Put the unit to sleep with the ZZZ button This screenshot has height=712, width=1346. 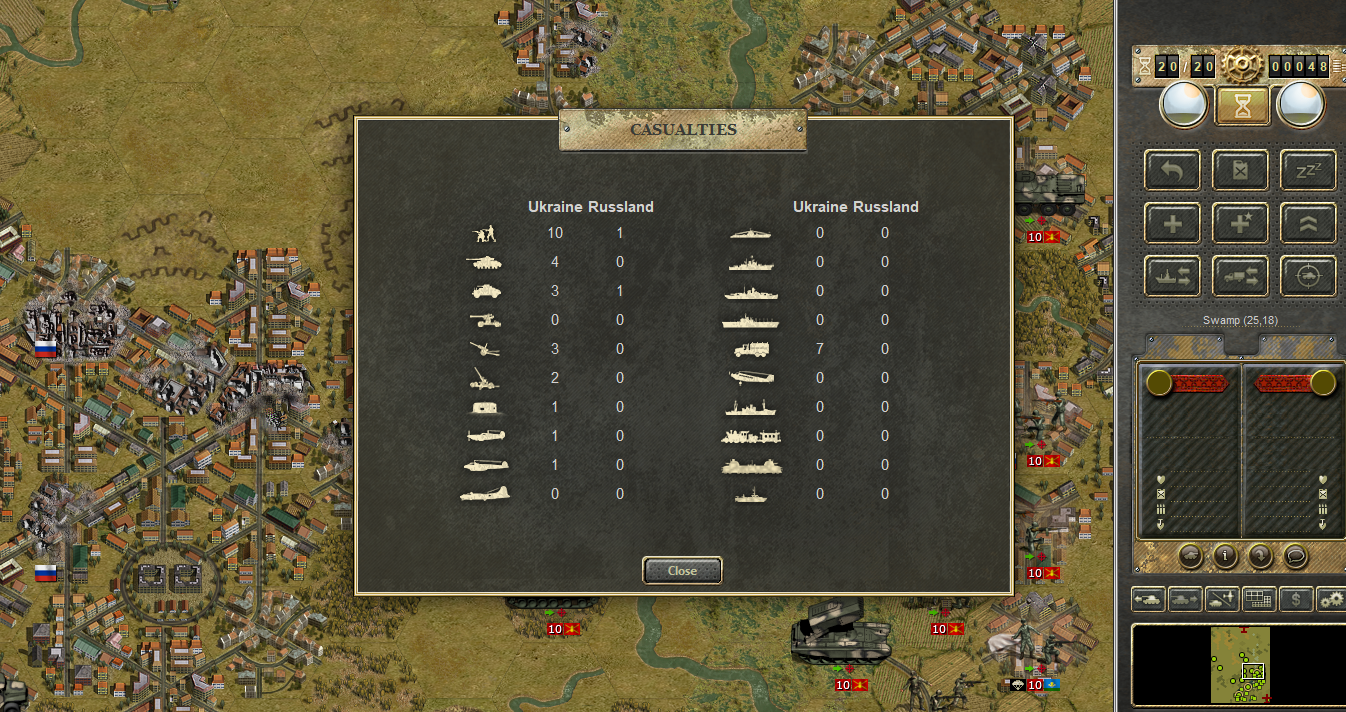point(1308,170)
